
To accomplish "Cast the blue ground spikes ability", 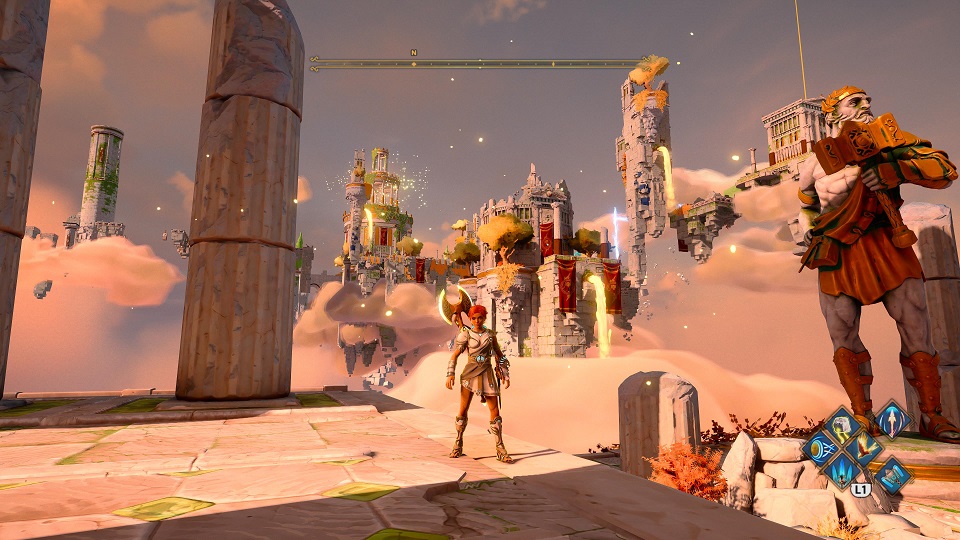I will (x=842, y=473).
